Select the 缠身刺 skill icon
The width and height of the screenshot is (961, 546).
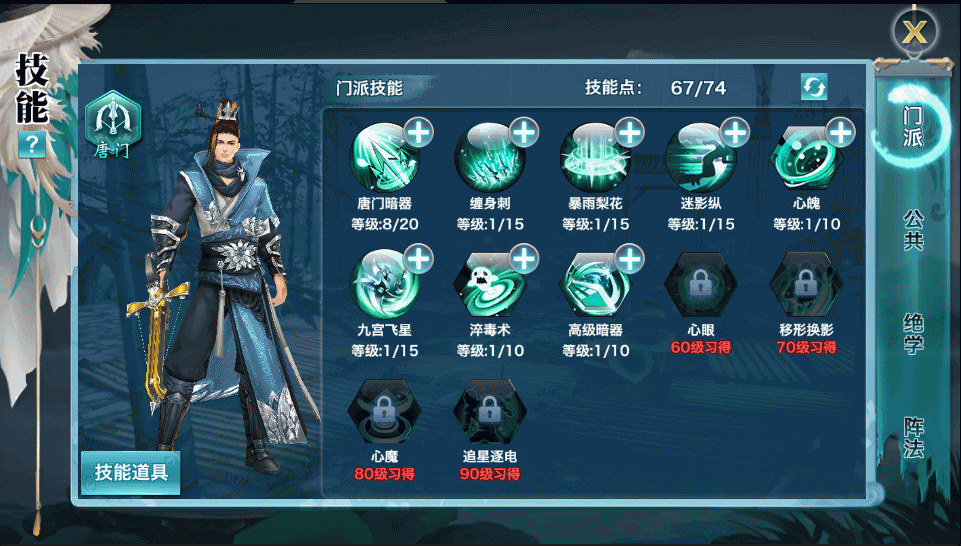488,159
